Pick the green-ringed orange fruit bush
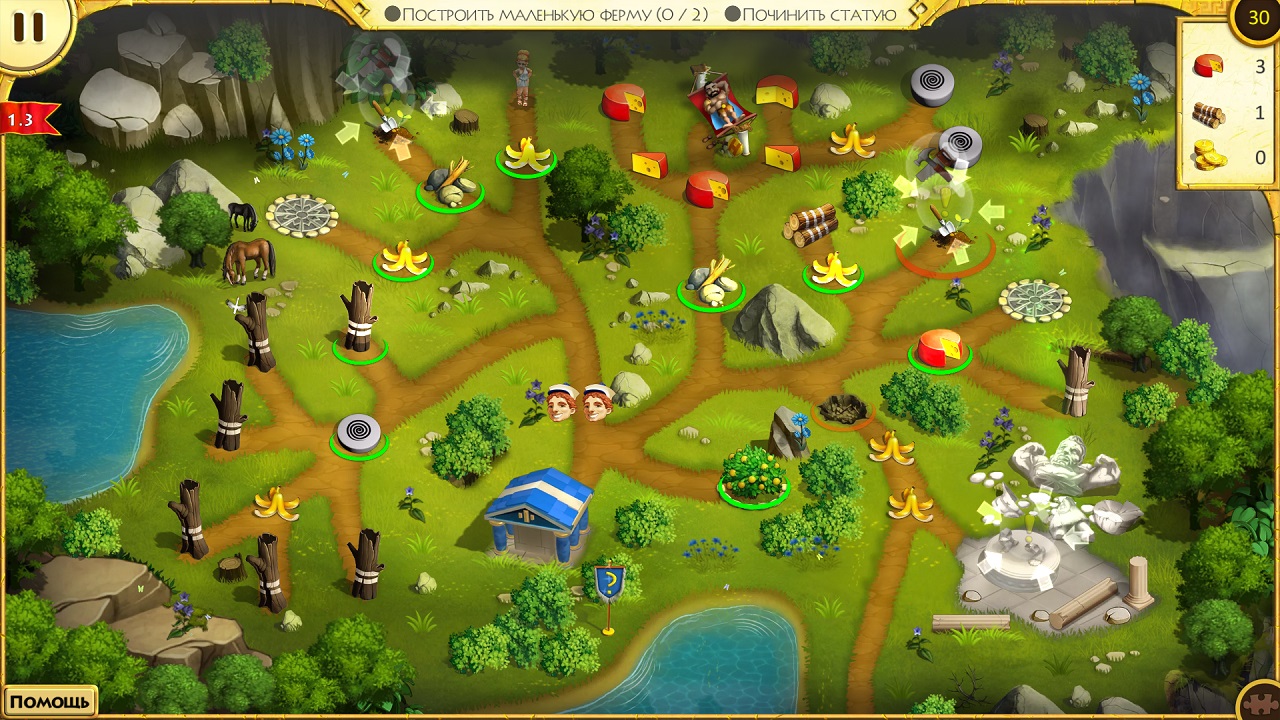Image resolution: width=1280 pixels, height=720 pixels. 753,473
